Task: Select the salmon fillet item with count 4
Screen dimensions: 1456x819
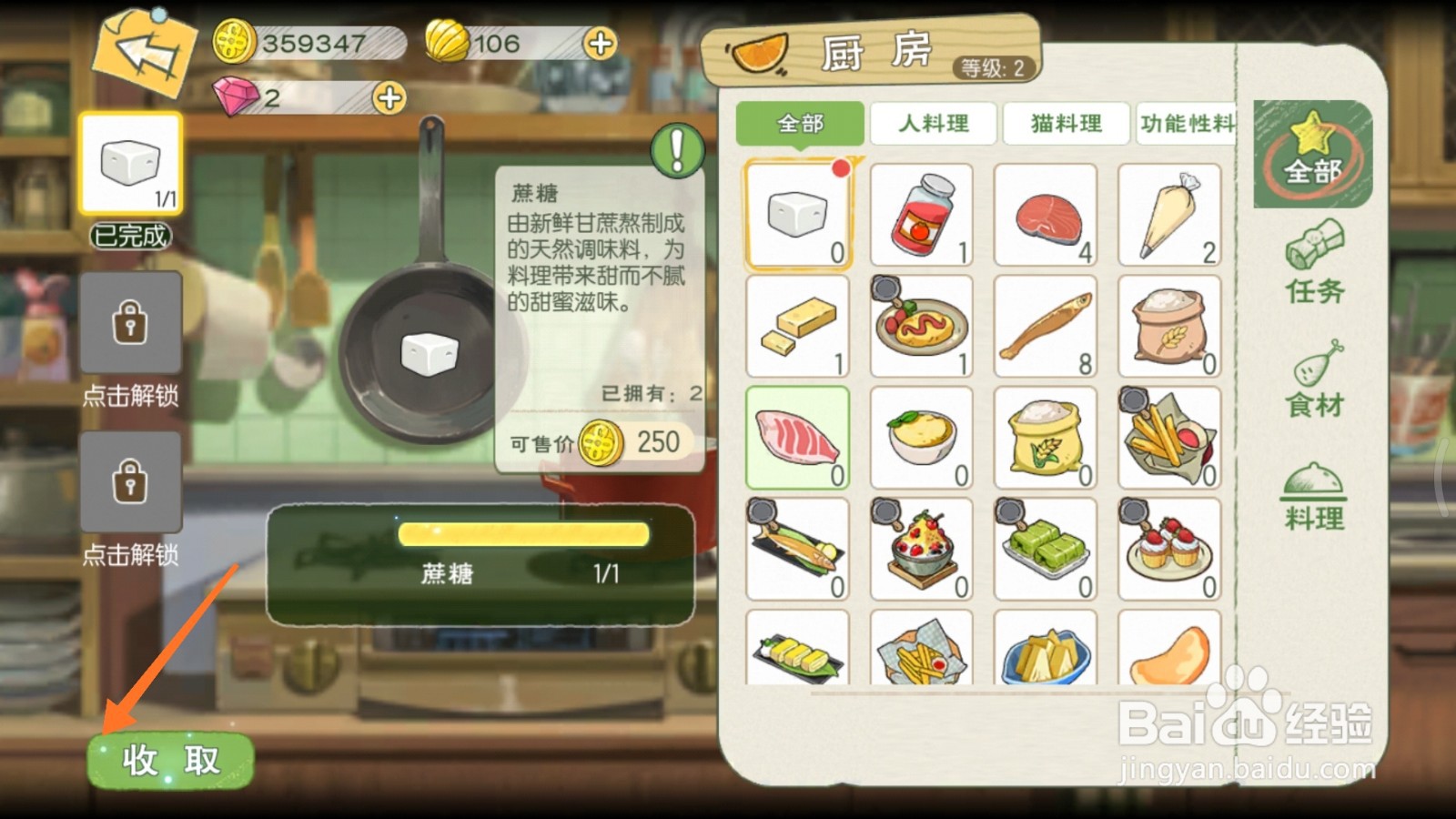Action: click(1045, 214)
